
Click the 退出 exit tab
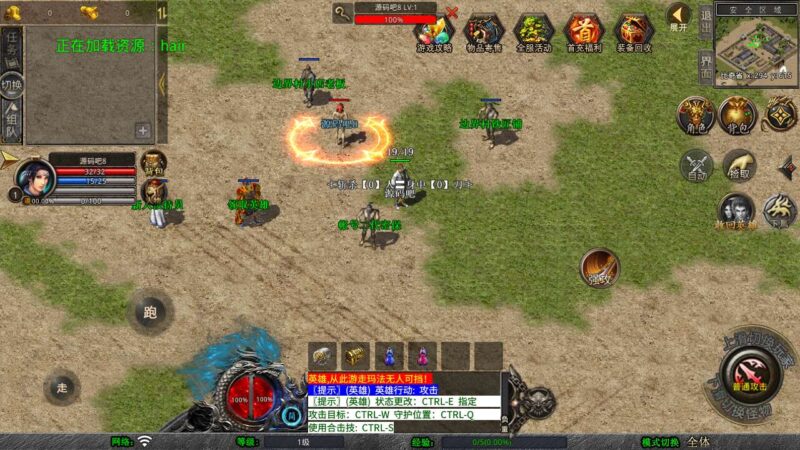tap(706, 23)
